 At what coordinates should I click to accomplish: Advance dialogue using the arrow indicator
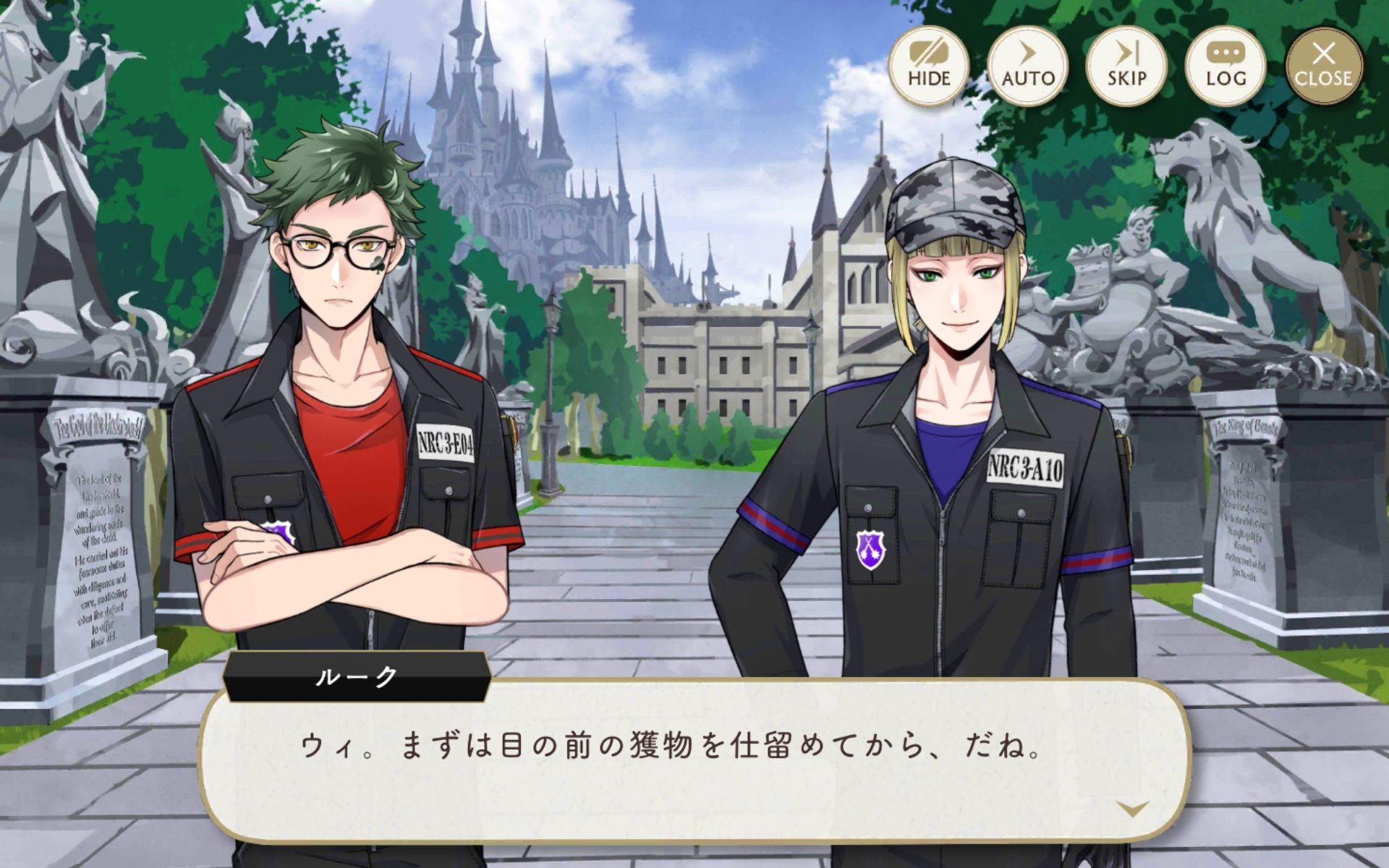coord(1132,808)
